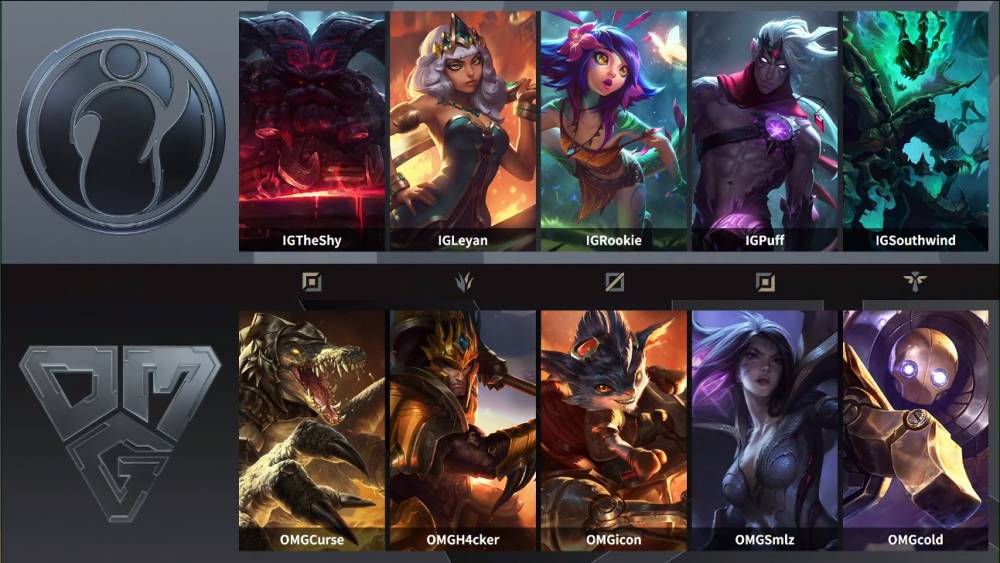1000x563 pixels.
Task: Click the Invictus Gaming team logo
Action: pos(120,128)
